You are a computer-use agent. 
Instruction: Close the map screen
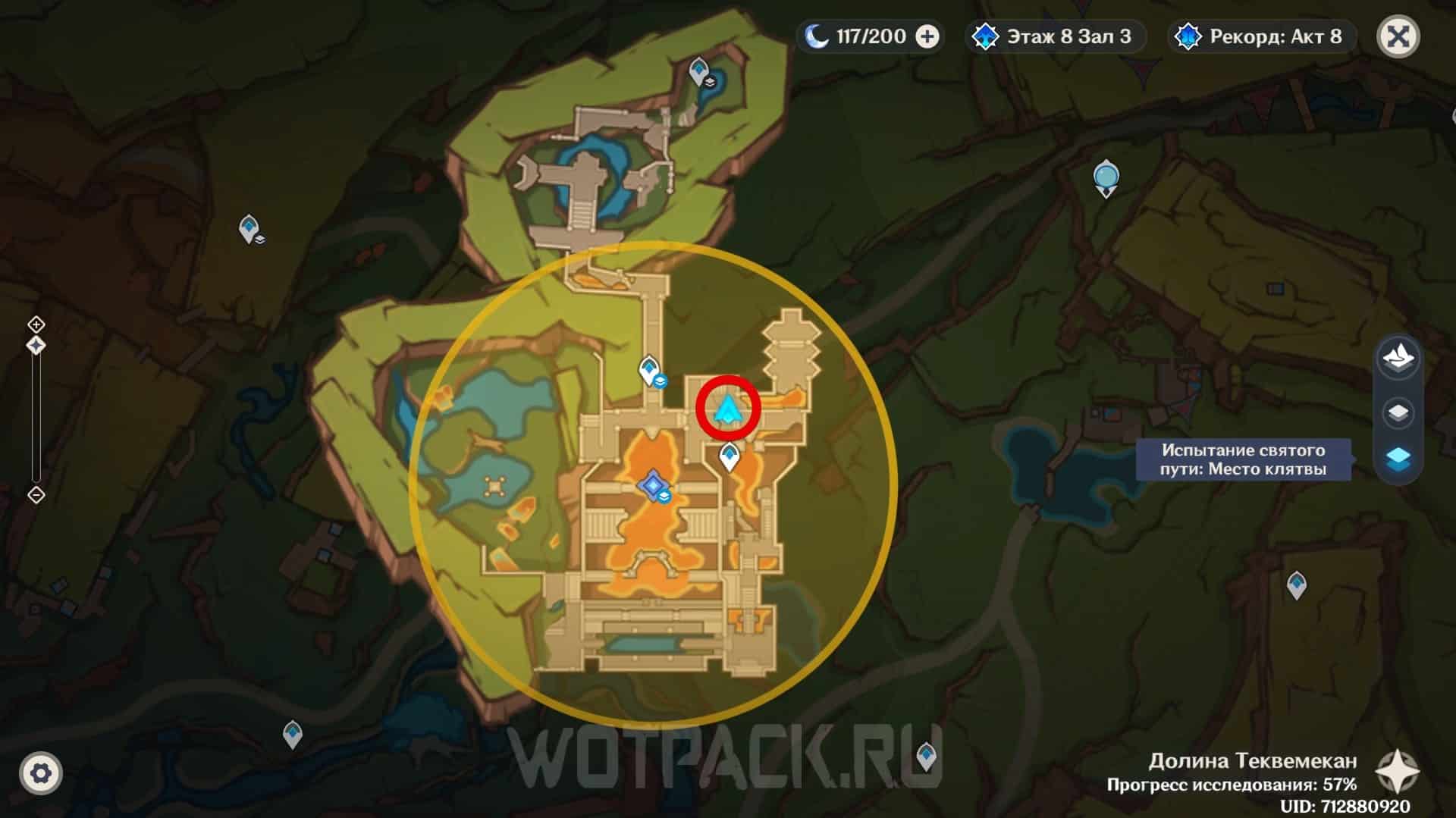point(1398,36)
